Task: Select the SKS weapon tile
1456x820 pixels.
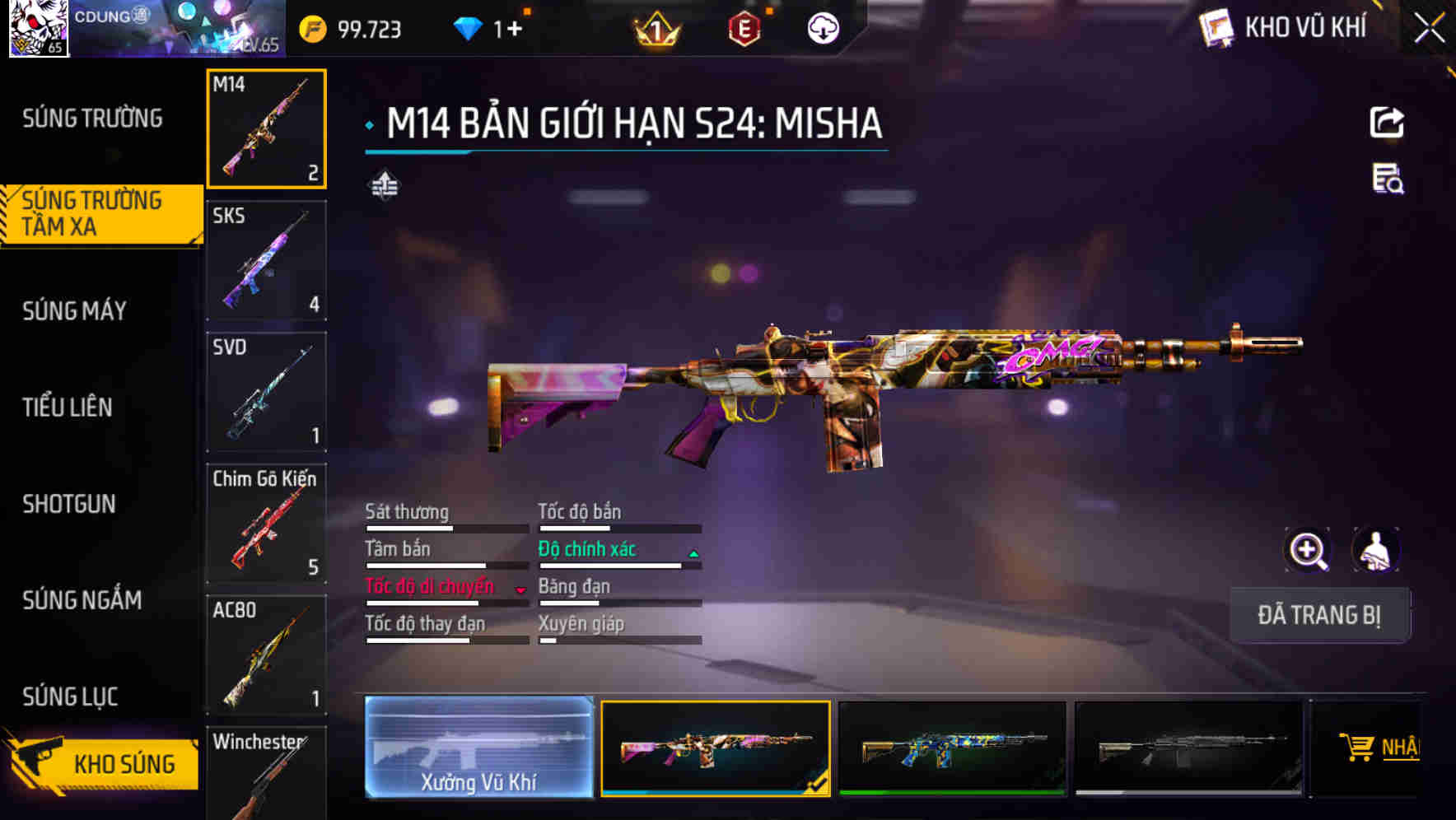Action: (x=266, y=260)
